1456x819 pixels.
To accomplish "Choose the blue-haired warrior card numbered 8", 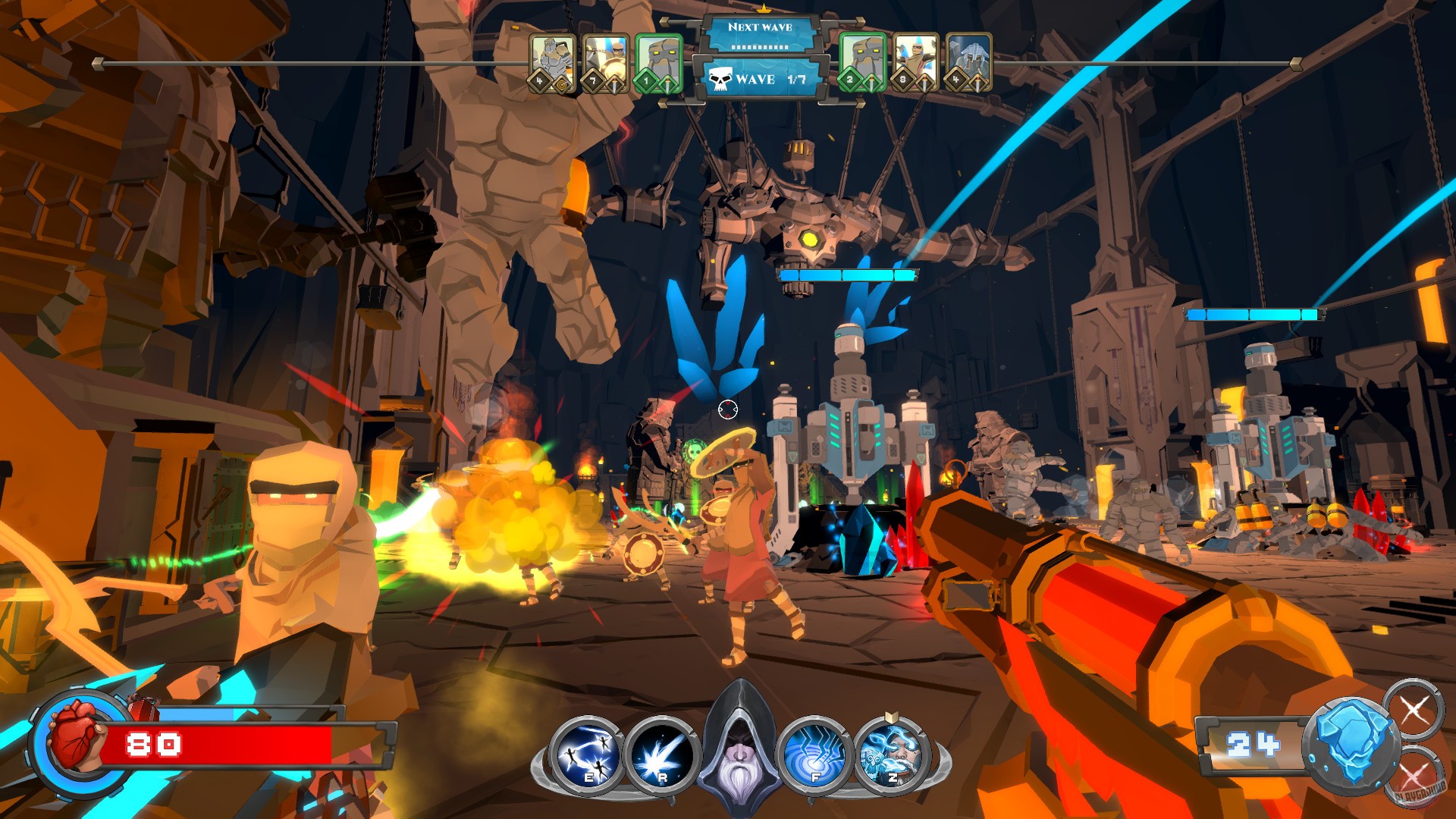I will click(x=915, y=63).
